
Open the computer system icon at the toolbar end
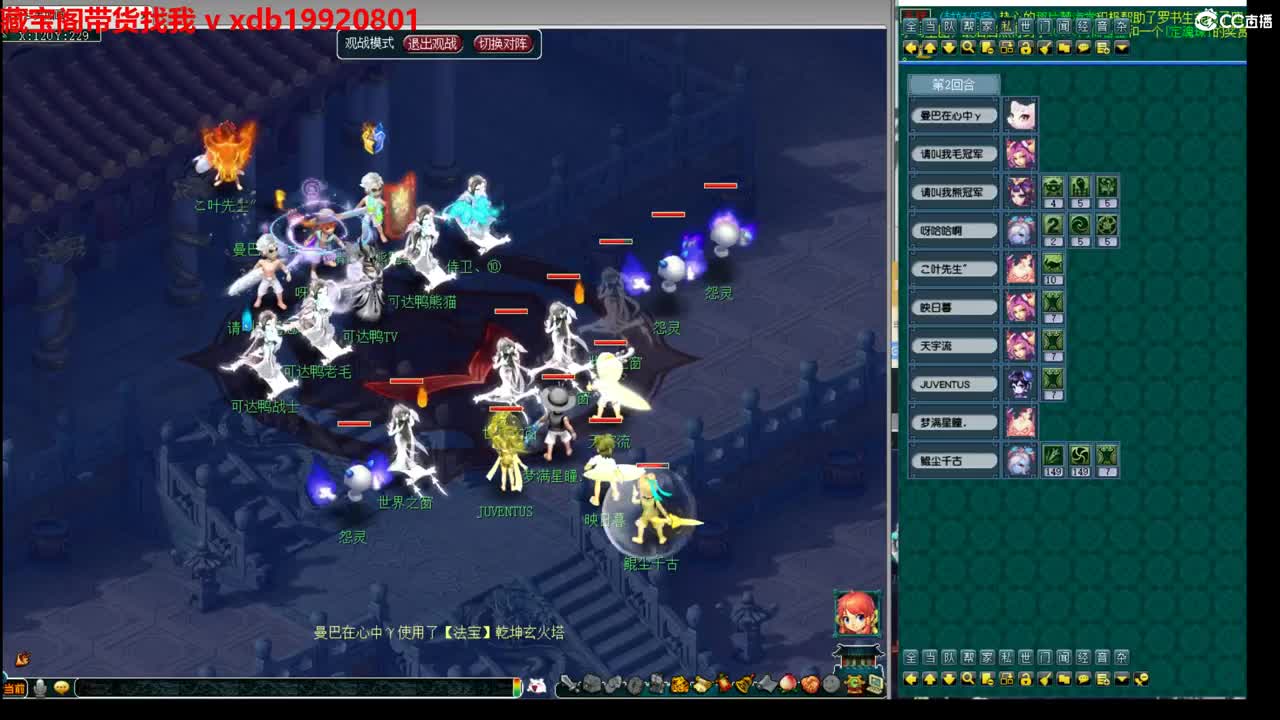875,684
